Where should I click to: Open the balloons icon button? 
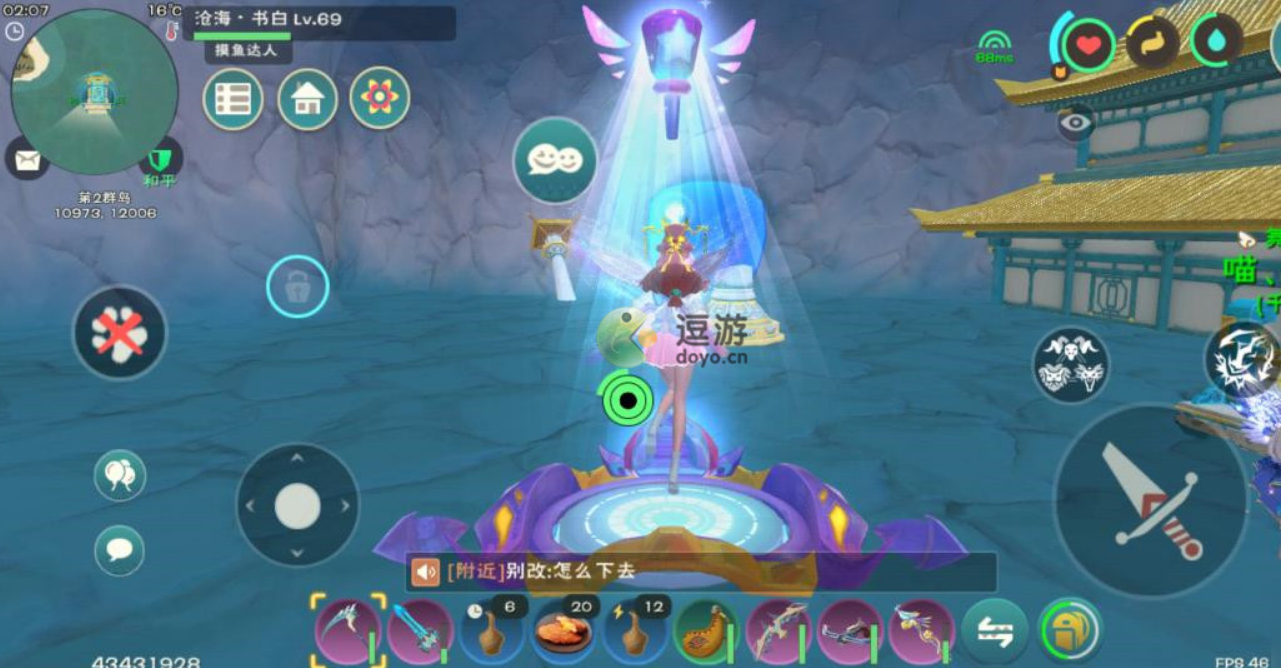pyautogui.click(x=120, y=475)
